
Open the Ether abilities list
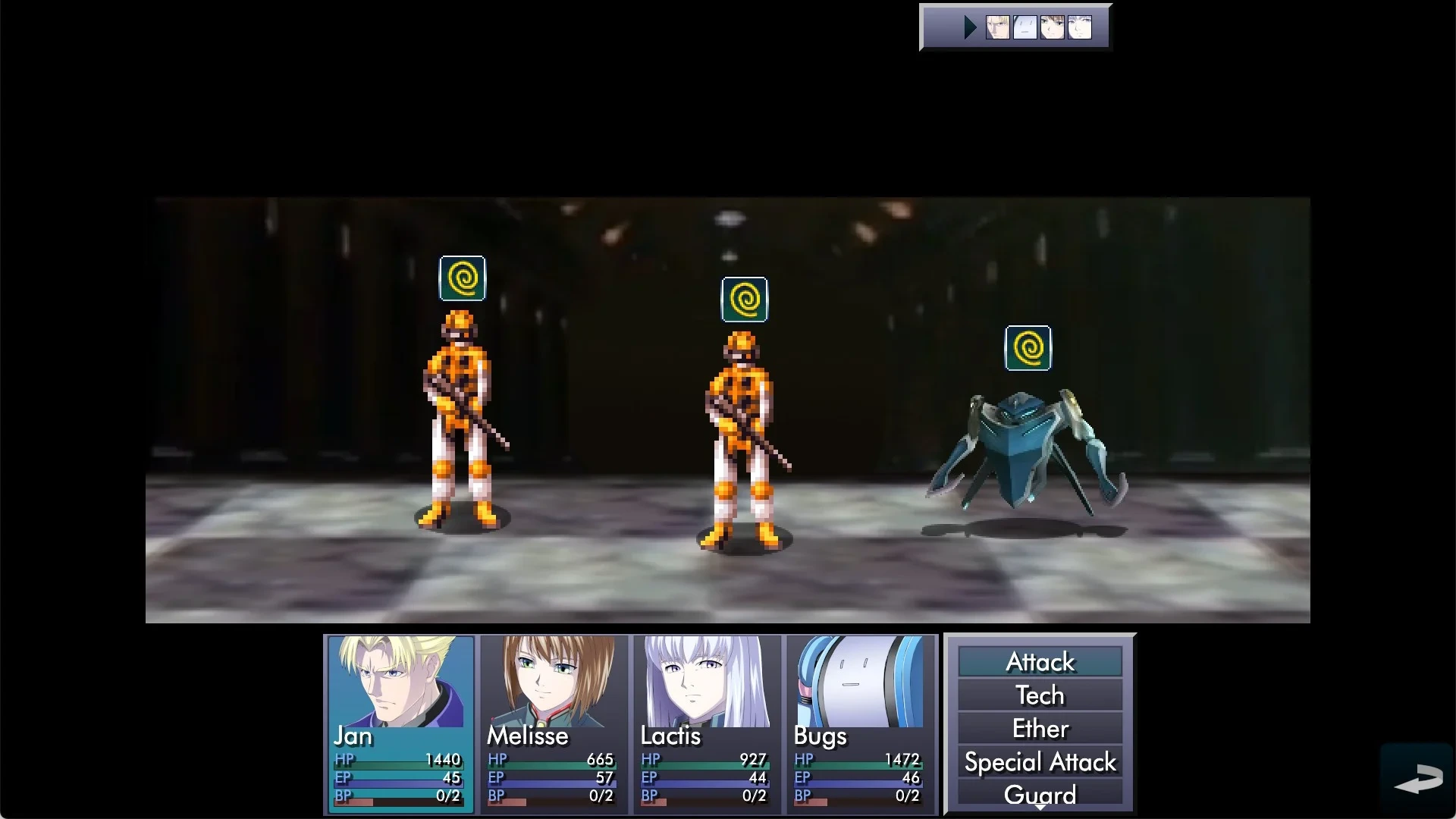coord(1040,728)
